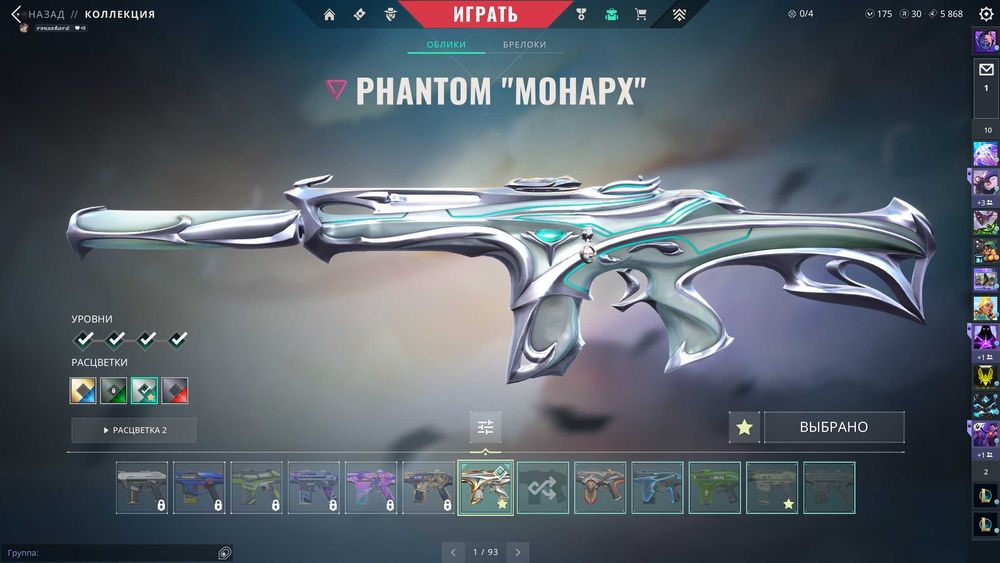Click the ВЫБРАНО equip button
Screen dimensions: 1000x563
(x=833, y=428)
